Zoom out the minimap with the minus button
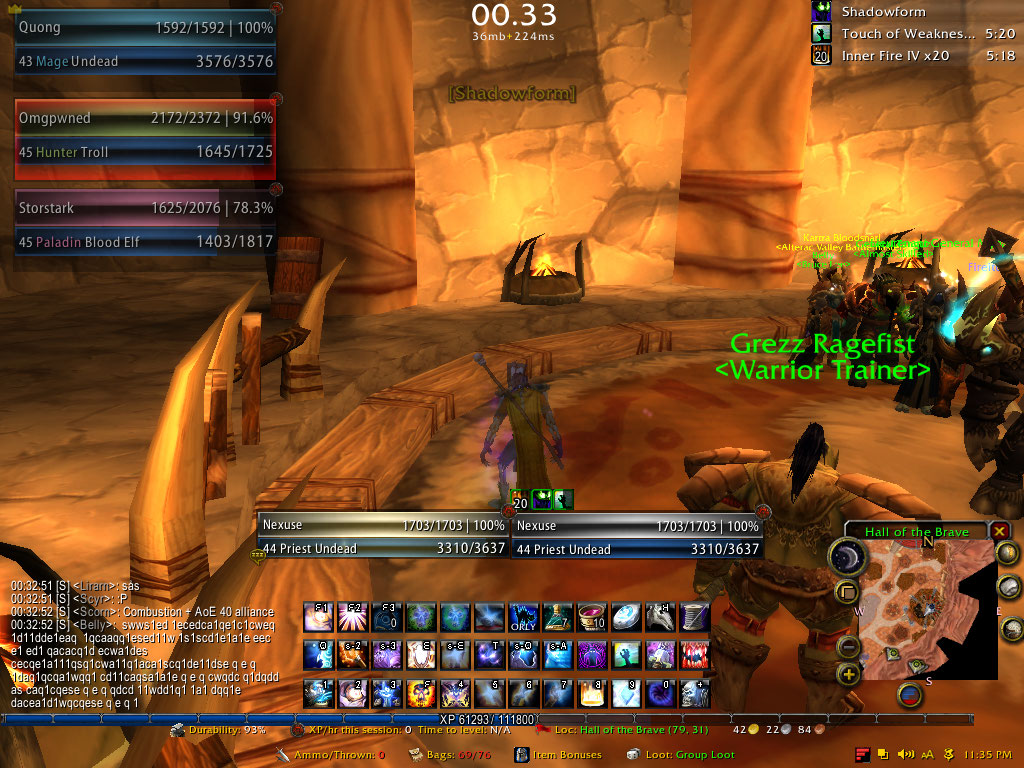 (x=849, y=647)
